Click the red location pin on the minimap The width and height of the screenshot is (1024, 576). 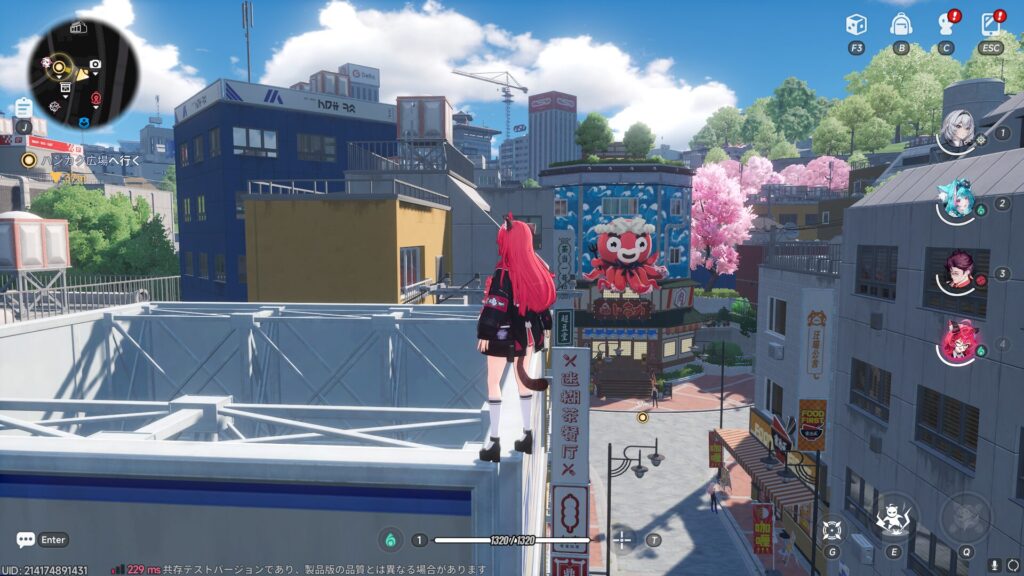tap(96, 98)
